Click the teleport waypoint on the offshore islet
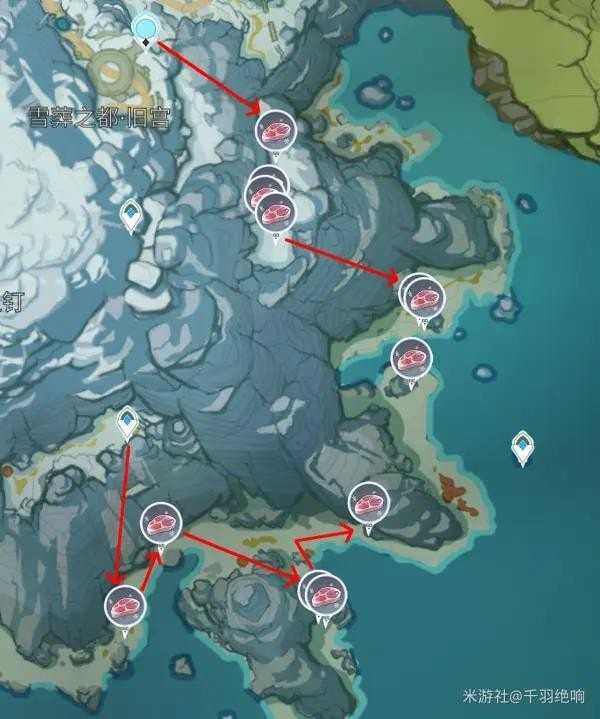 point(521,446)
